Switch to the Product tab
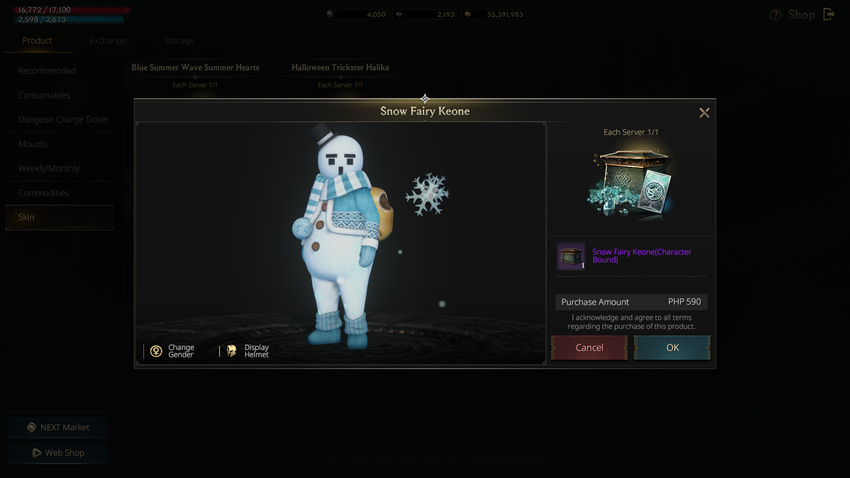This screenshot has height=478, width=850. (37, 41)
